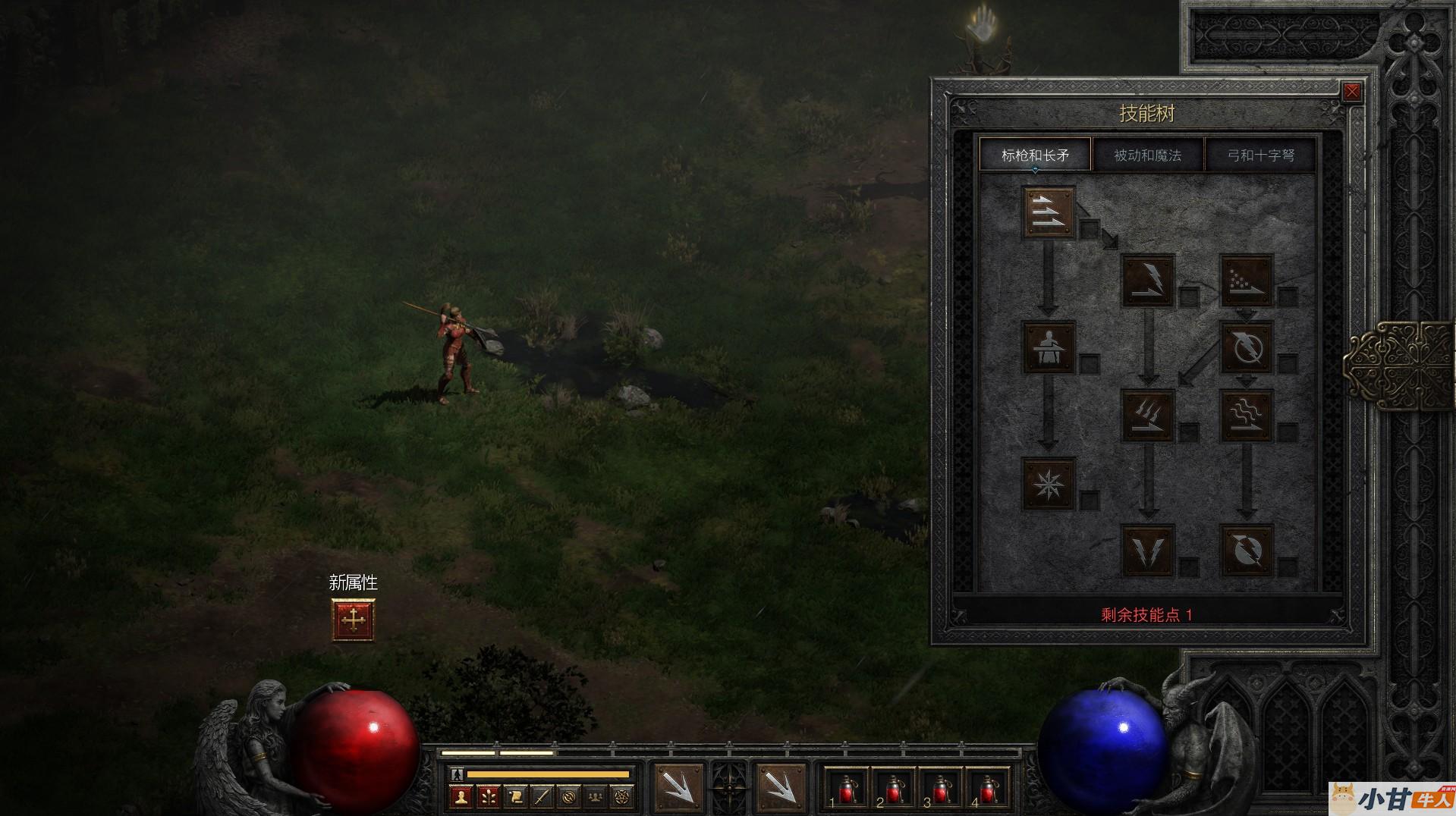Select the 标枪和长矛 tab

point(1035,155)
